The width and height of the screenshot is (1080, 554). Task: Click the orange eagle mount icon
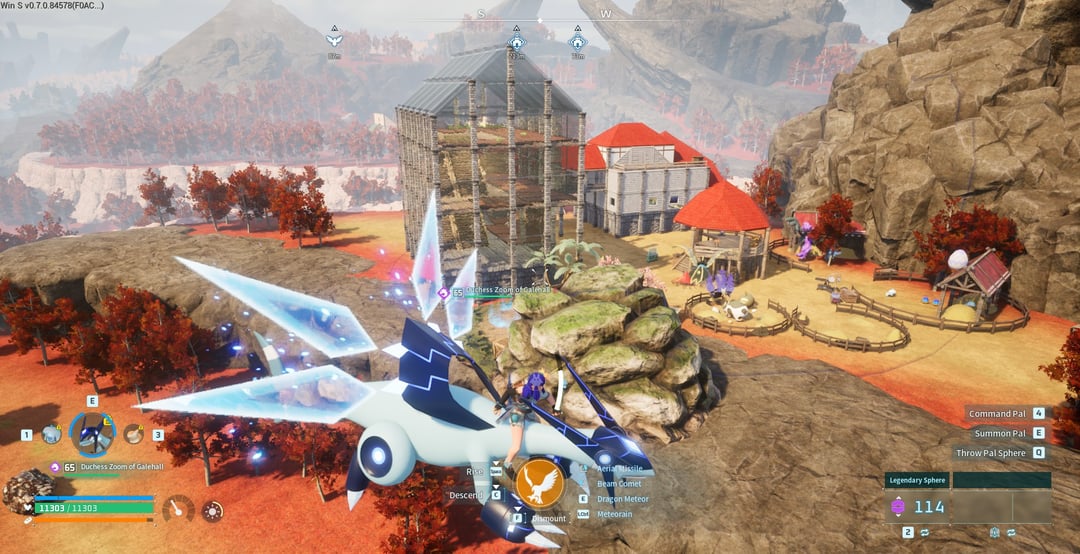point(540,482)
